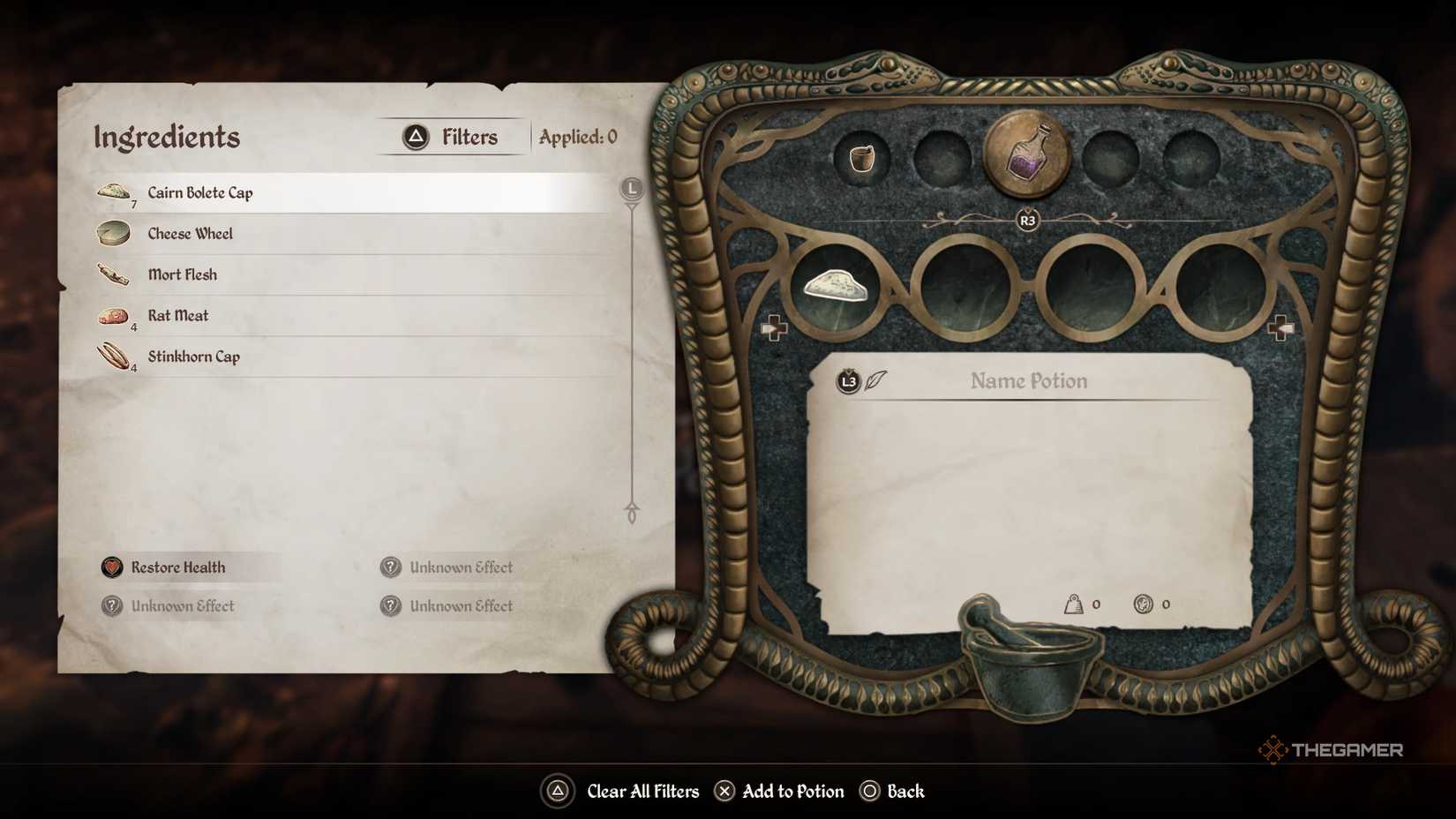Expand ingredient slots with the left plus arrow

tap(775, 326)
